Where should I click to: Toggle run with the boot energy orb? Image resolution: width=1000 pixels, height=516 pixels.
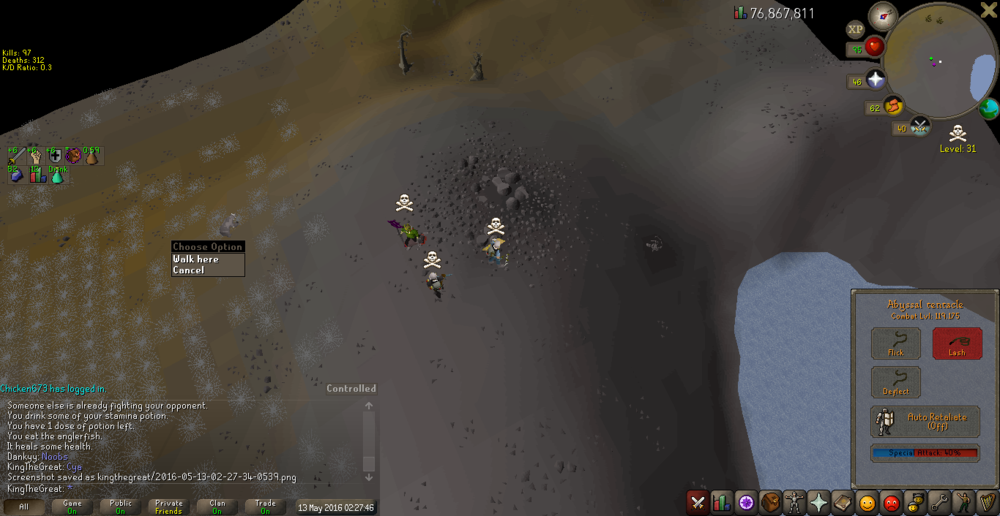click(x=893, y=105)
